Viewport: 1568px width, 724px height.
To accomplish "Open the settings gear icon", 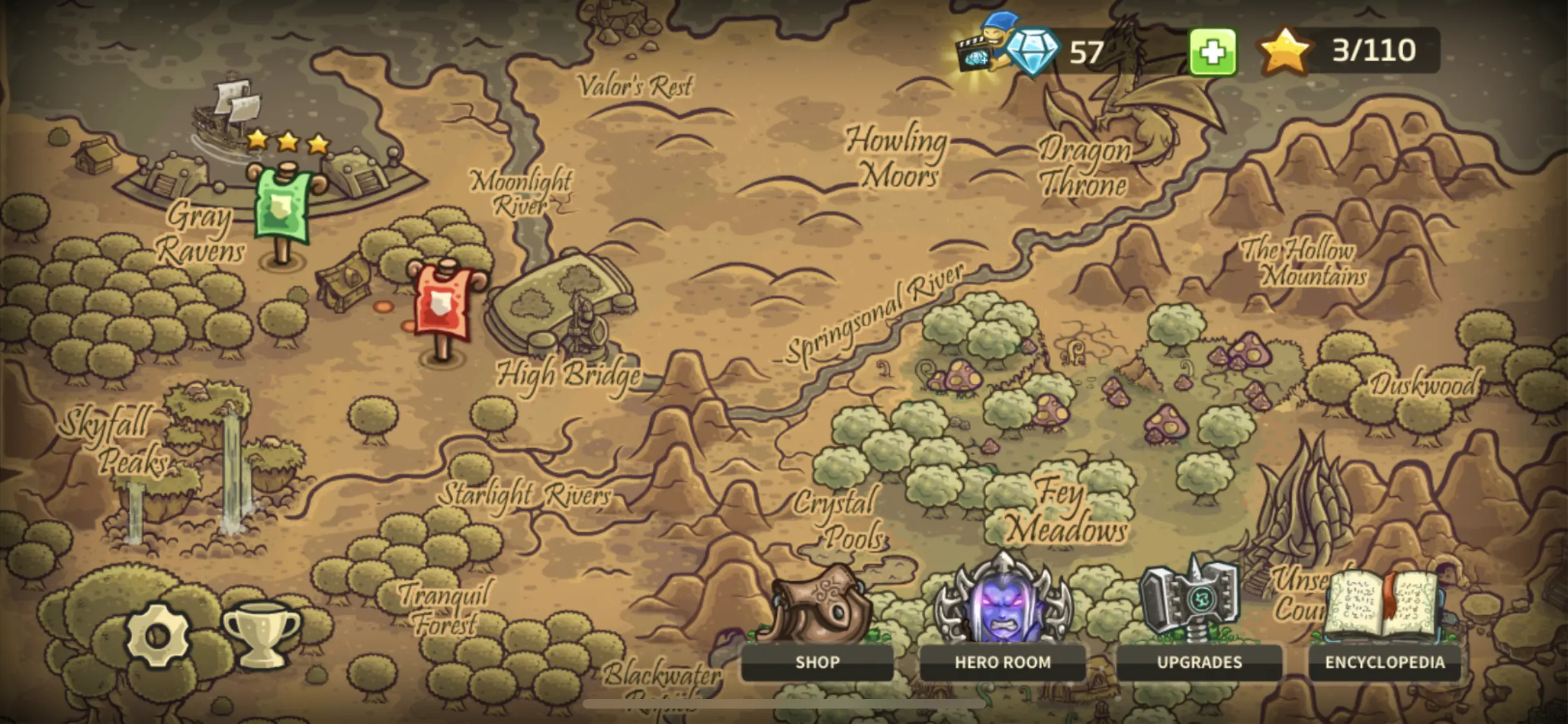I will click(x=156, y=635).
